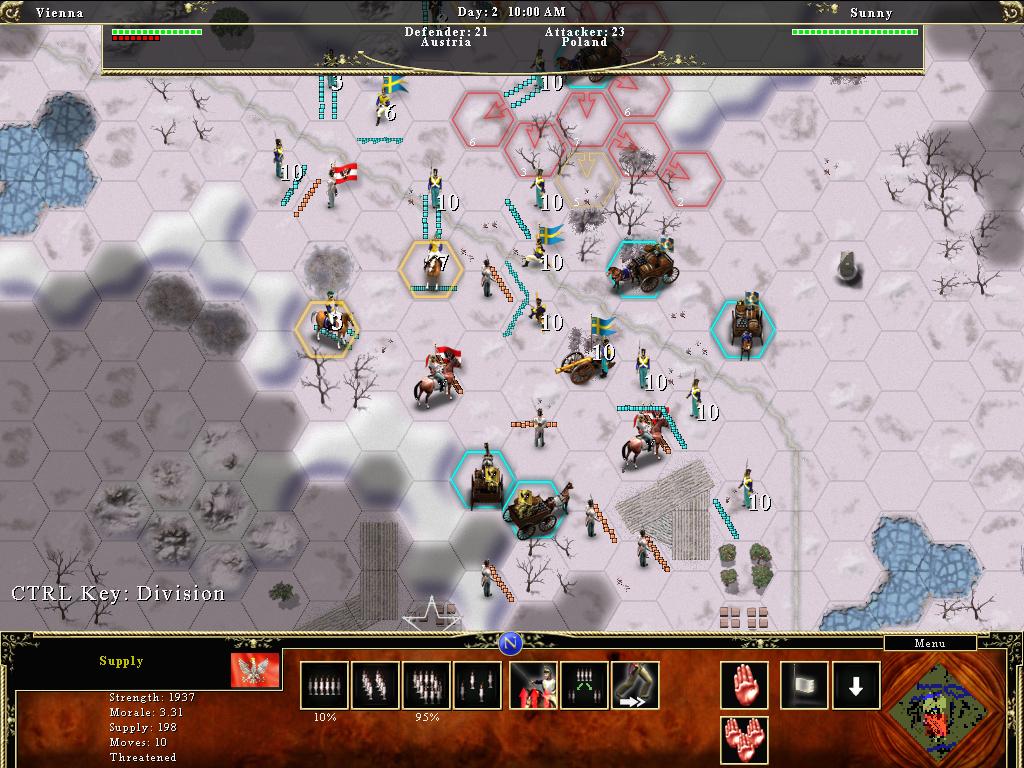The image size is (1024, 768).
Task: Activate the mounted officer charge icon
Action: point(533,685)
